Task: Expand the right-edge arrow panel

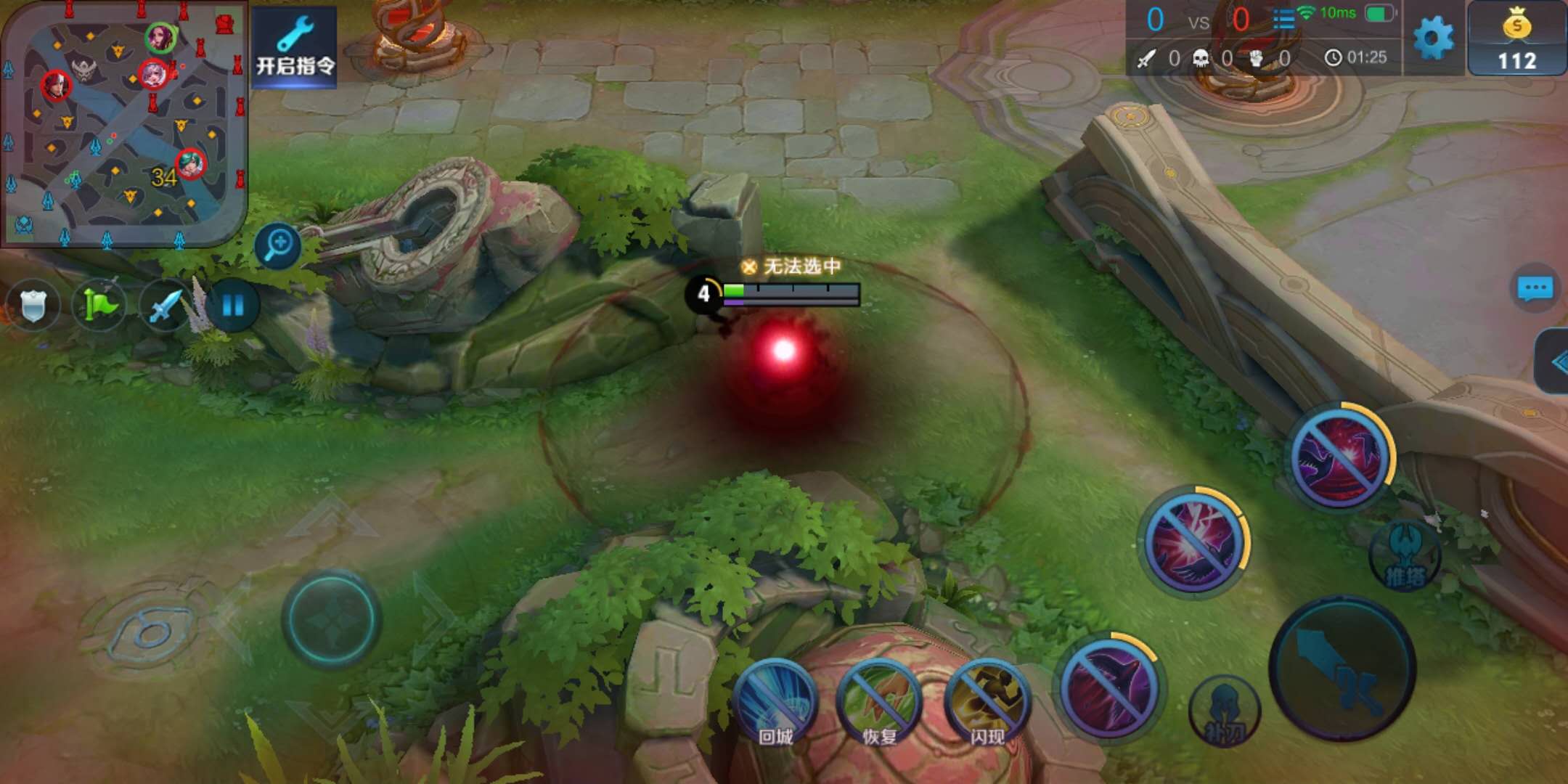Action: pos(1555,362)
